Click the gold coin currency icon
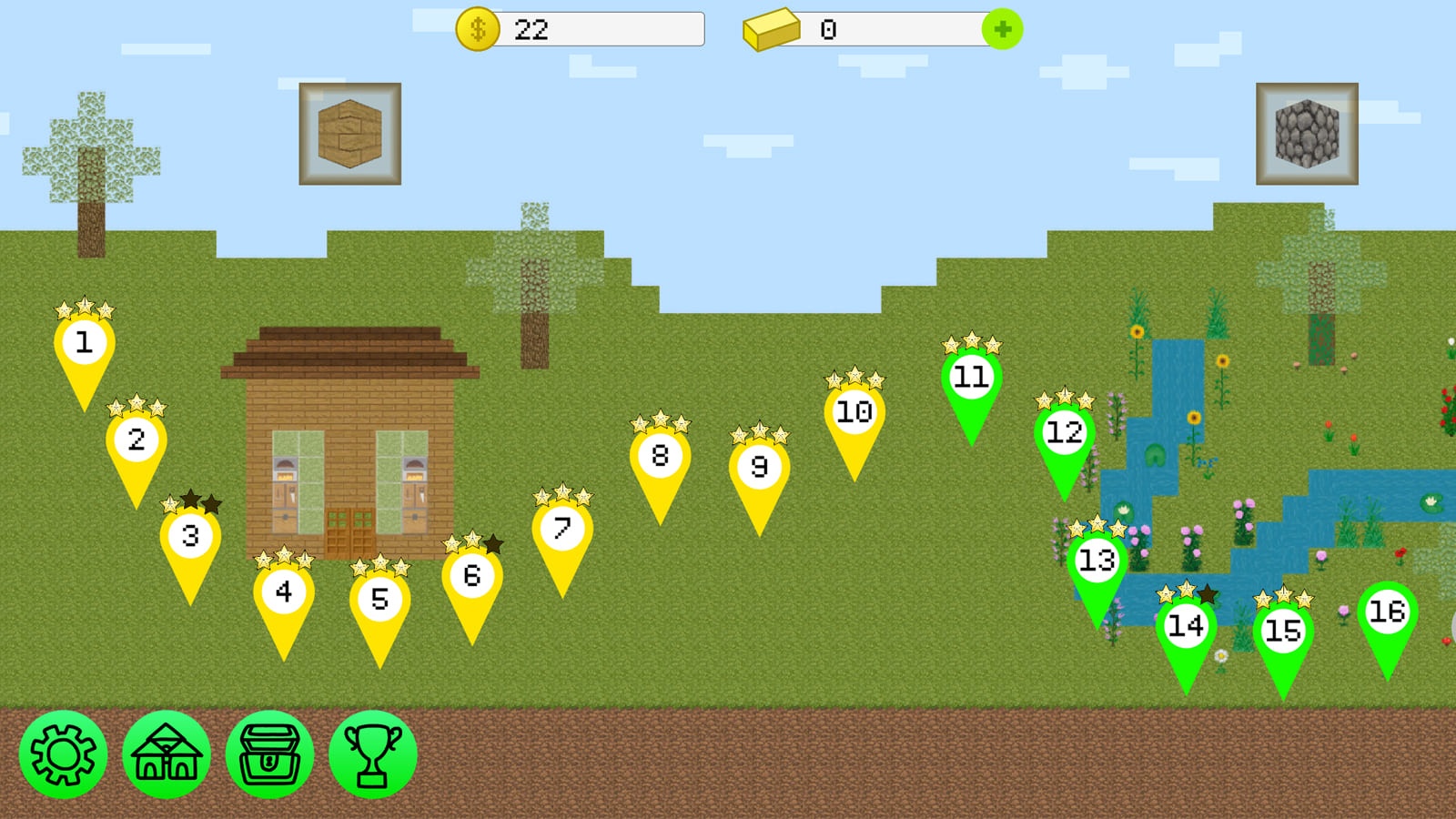The height and width of the screenshot is (819, 1456). 476,28
